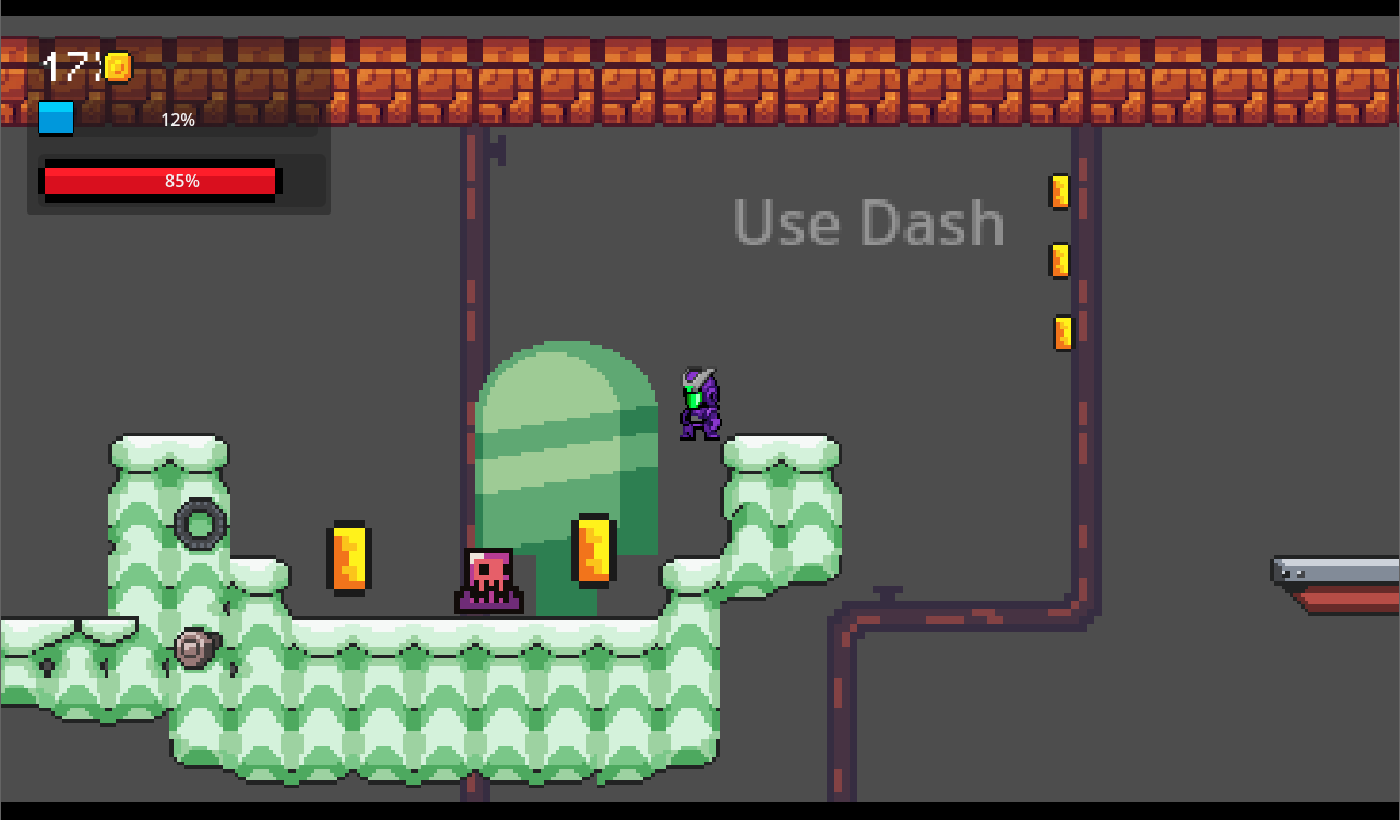Select the lowest coin along the vertical pipe

coord(1061,331)
